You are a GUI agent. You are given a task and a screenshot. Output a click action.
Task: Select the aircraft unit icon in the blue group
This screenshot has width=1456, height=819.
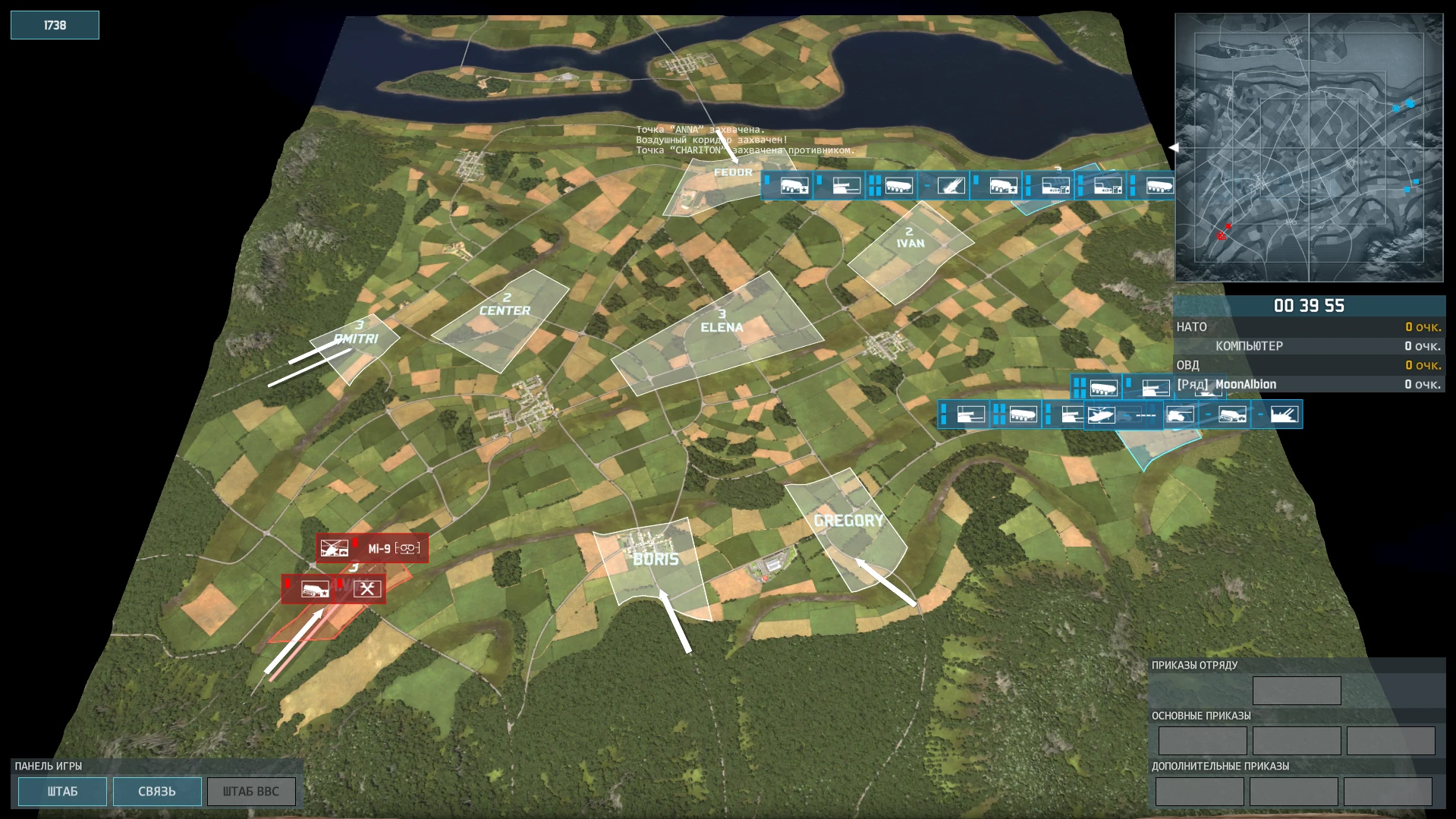1102,414
